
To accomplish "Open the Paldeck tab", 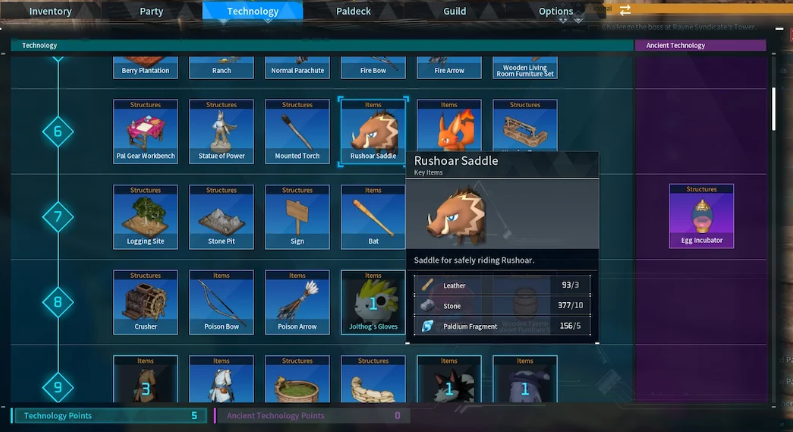I will [354, 11].
